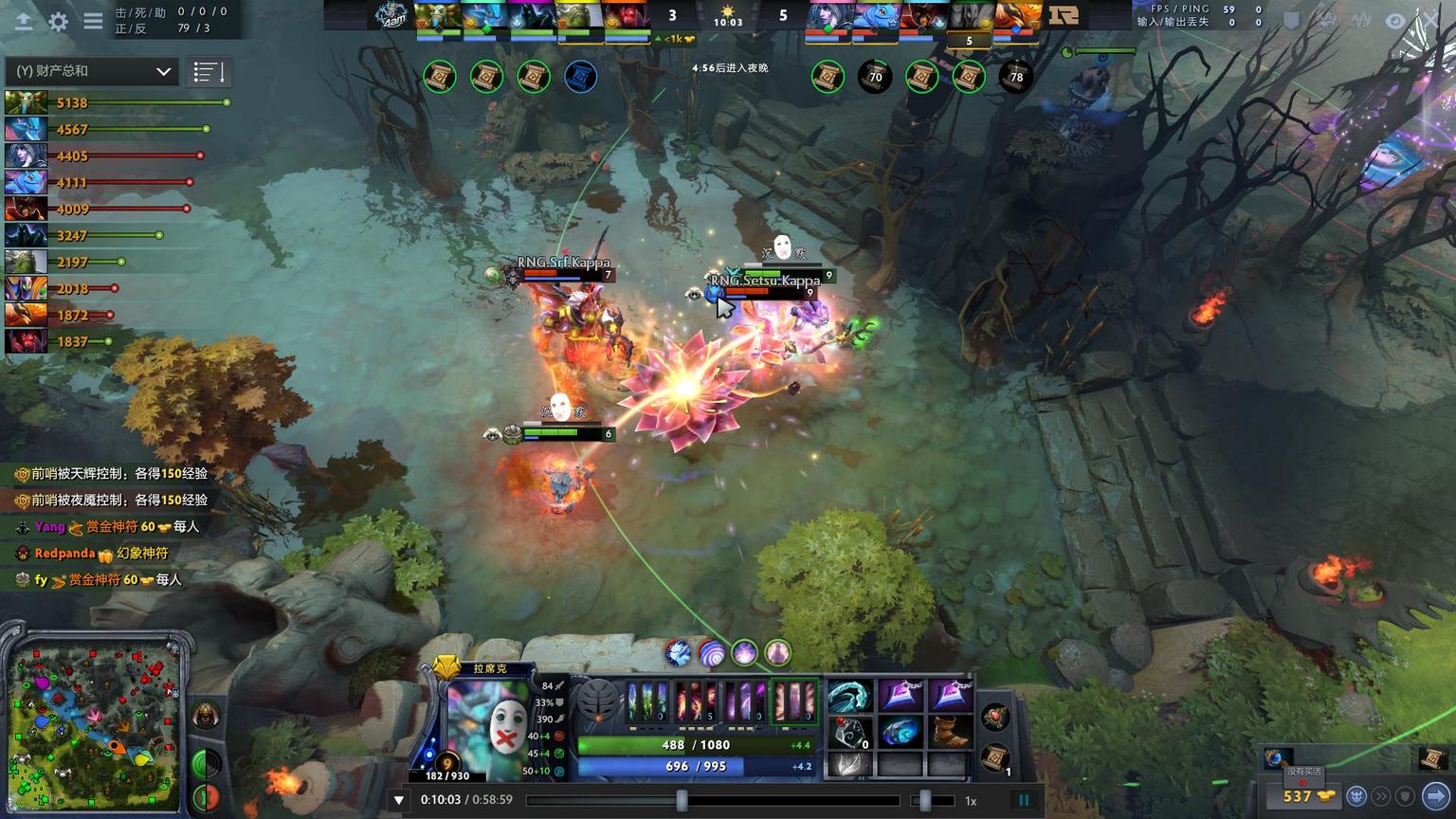Click the 4AM team logo
1456x819 pixels.
[x=390, y=14]
